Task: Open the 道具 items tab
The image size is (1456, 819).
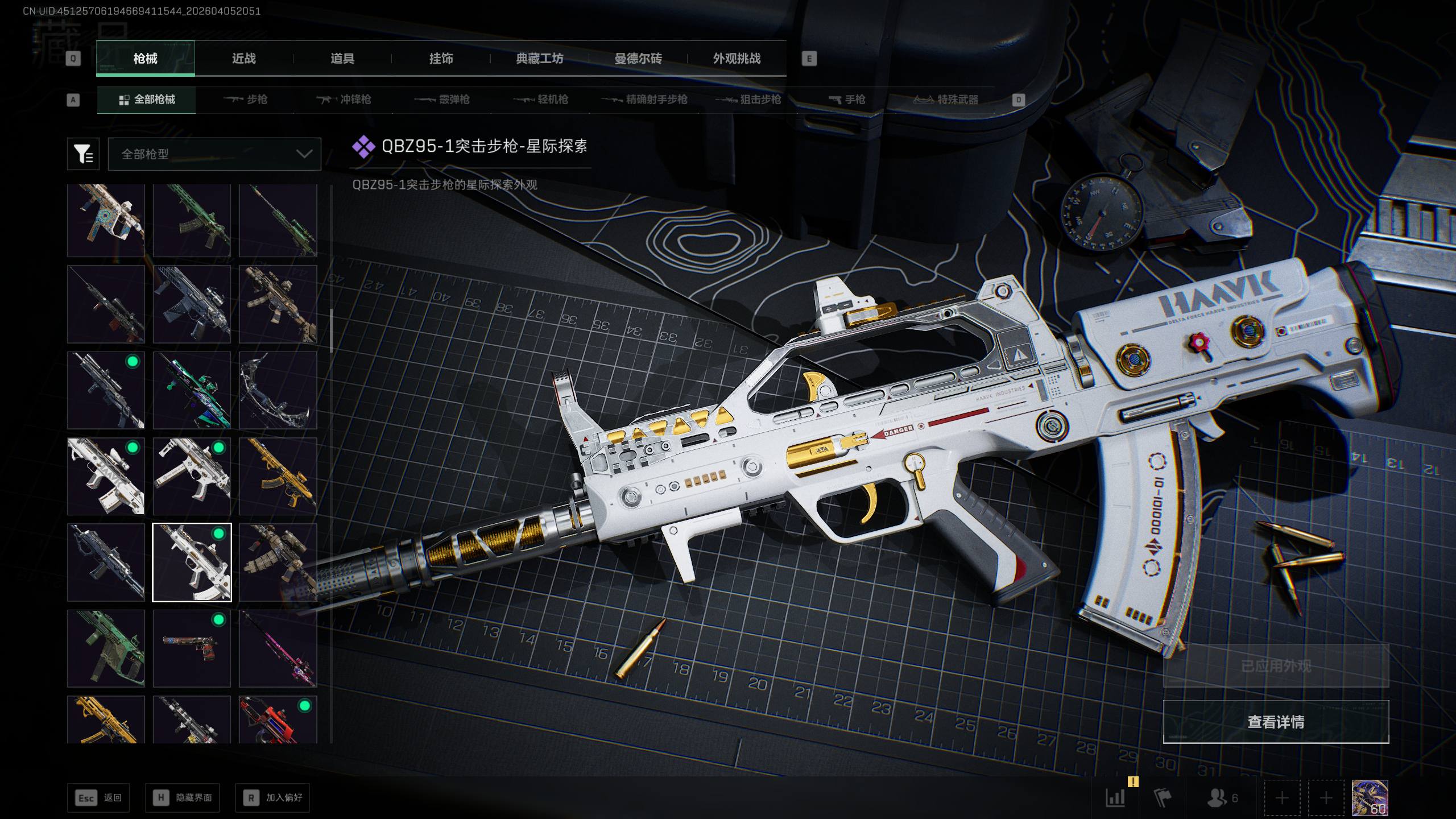Action: click(342, 59)
